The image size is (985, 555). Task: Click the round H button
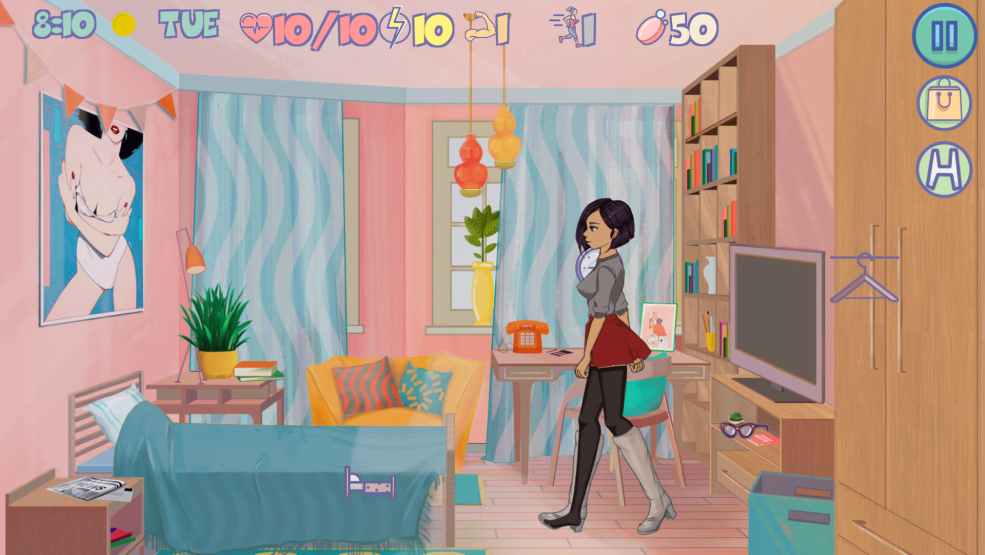pos(944,168)
